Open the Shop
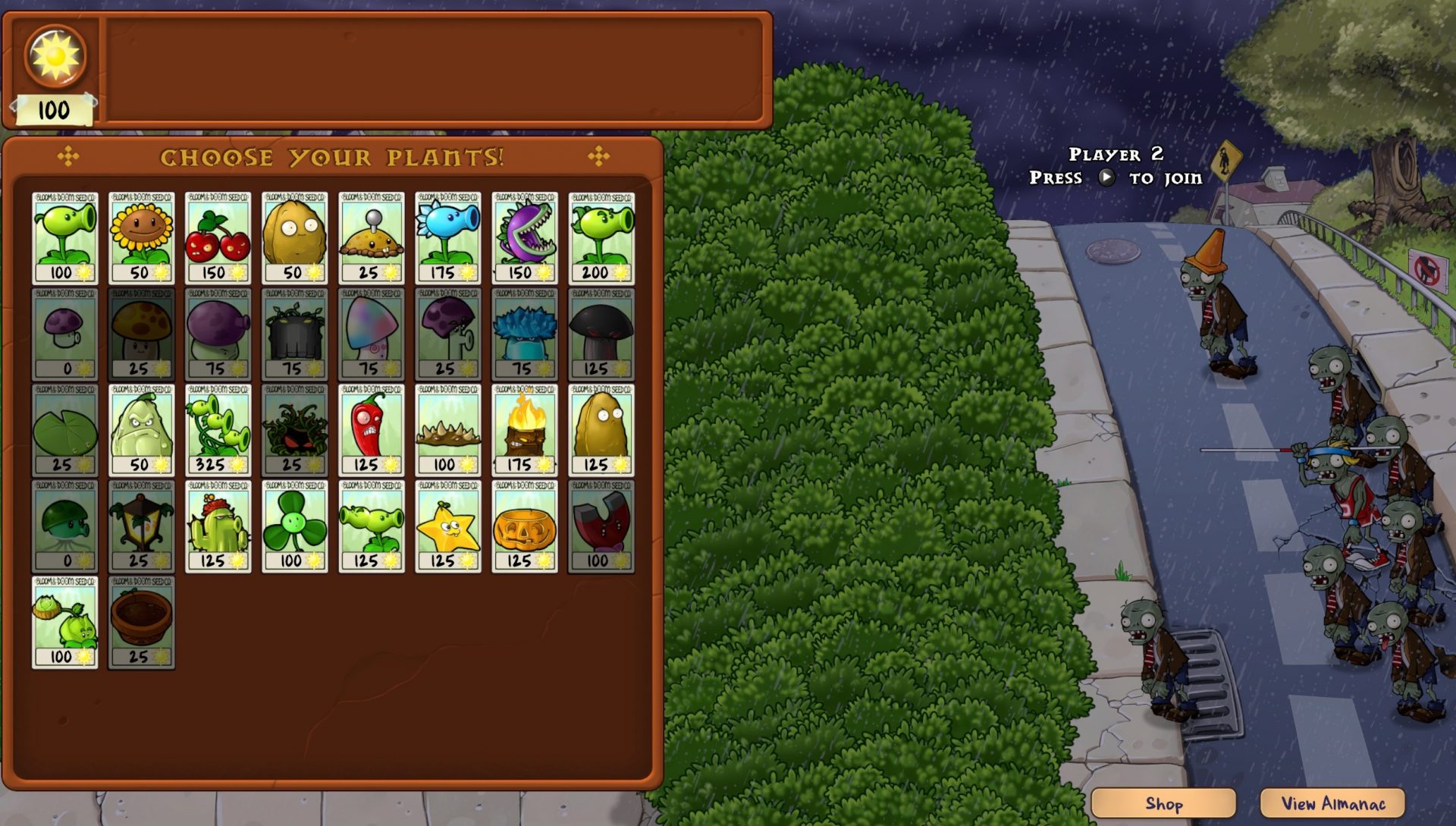The width and height of the screenshot is (1456, 826). 1163,802
